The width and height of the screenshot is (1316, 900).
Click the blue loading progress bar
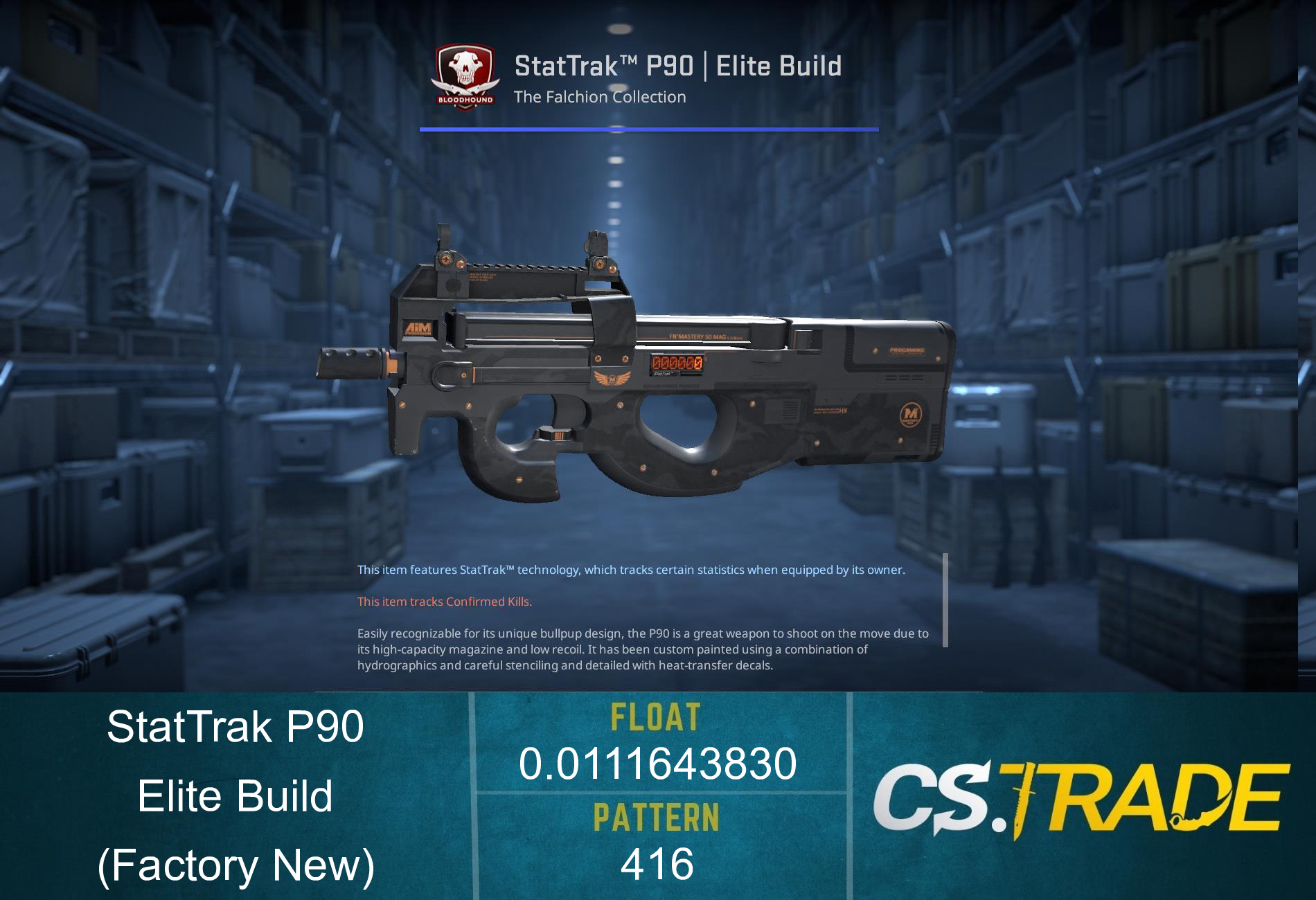pyautogui.click(x=650, y=128)
